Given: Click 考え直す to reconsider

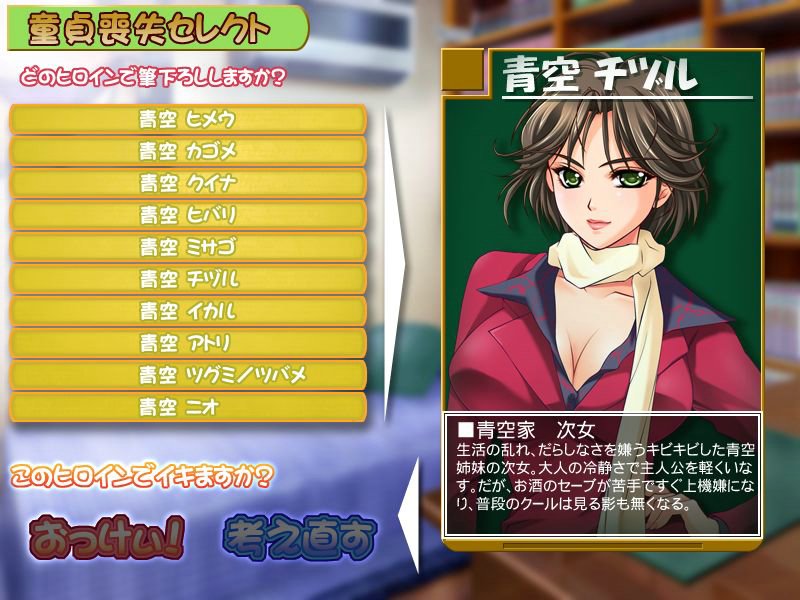Looking at the screenshot, I should 299,539.
